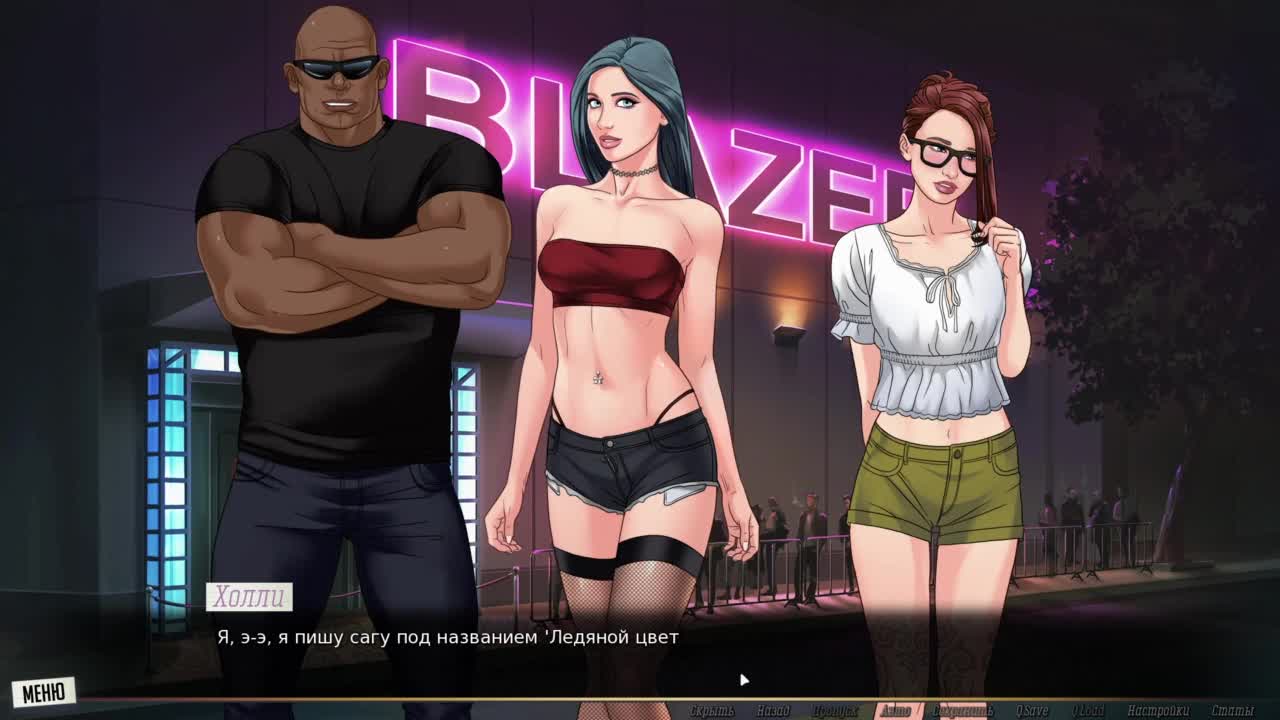Open the Сохранить save screen

click(963, 711)
